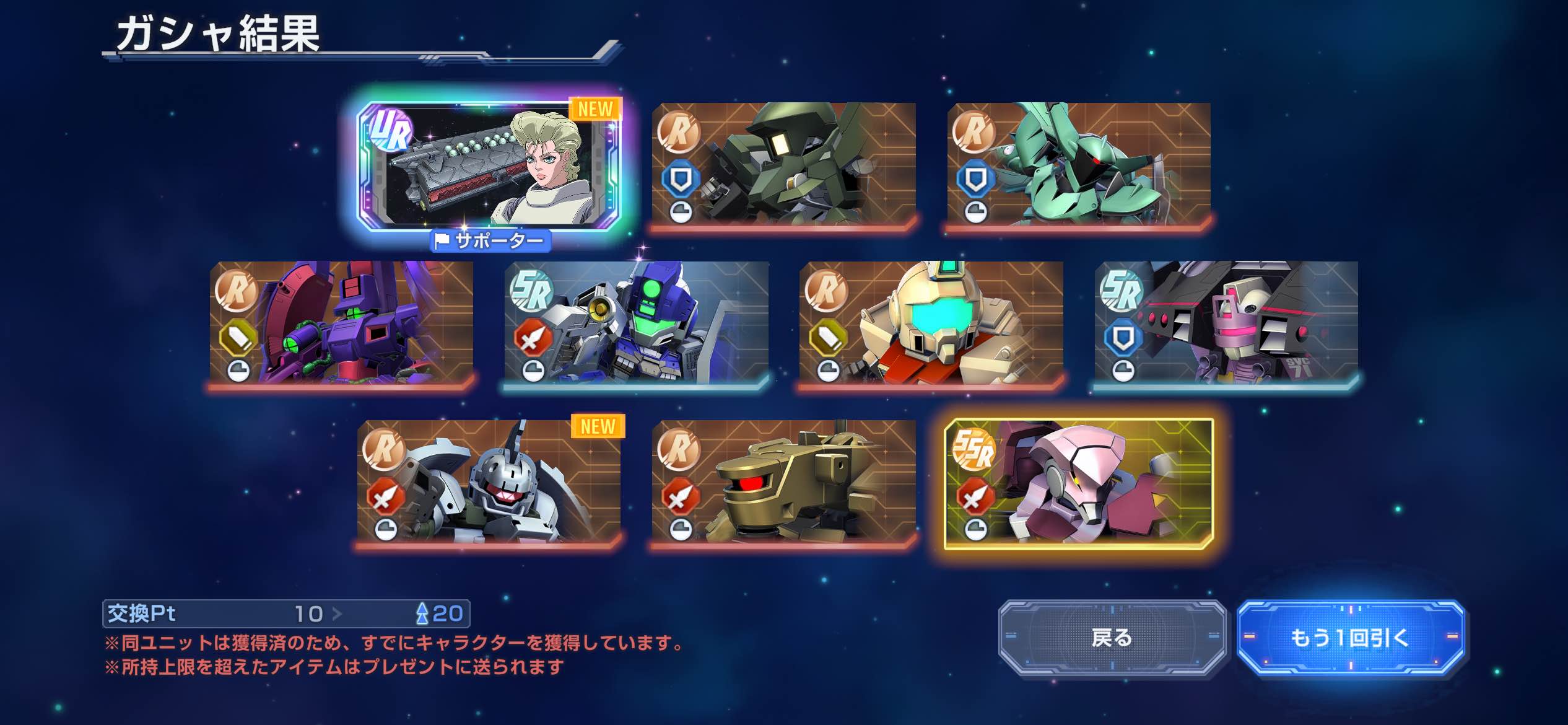The width and height of the screenshot is (1568, 725).
Task: Select the olive tank-like R unit card
Action: coord(783,482)
